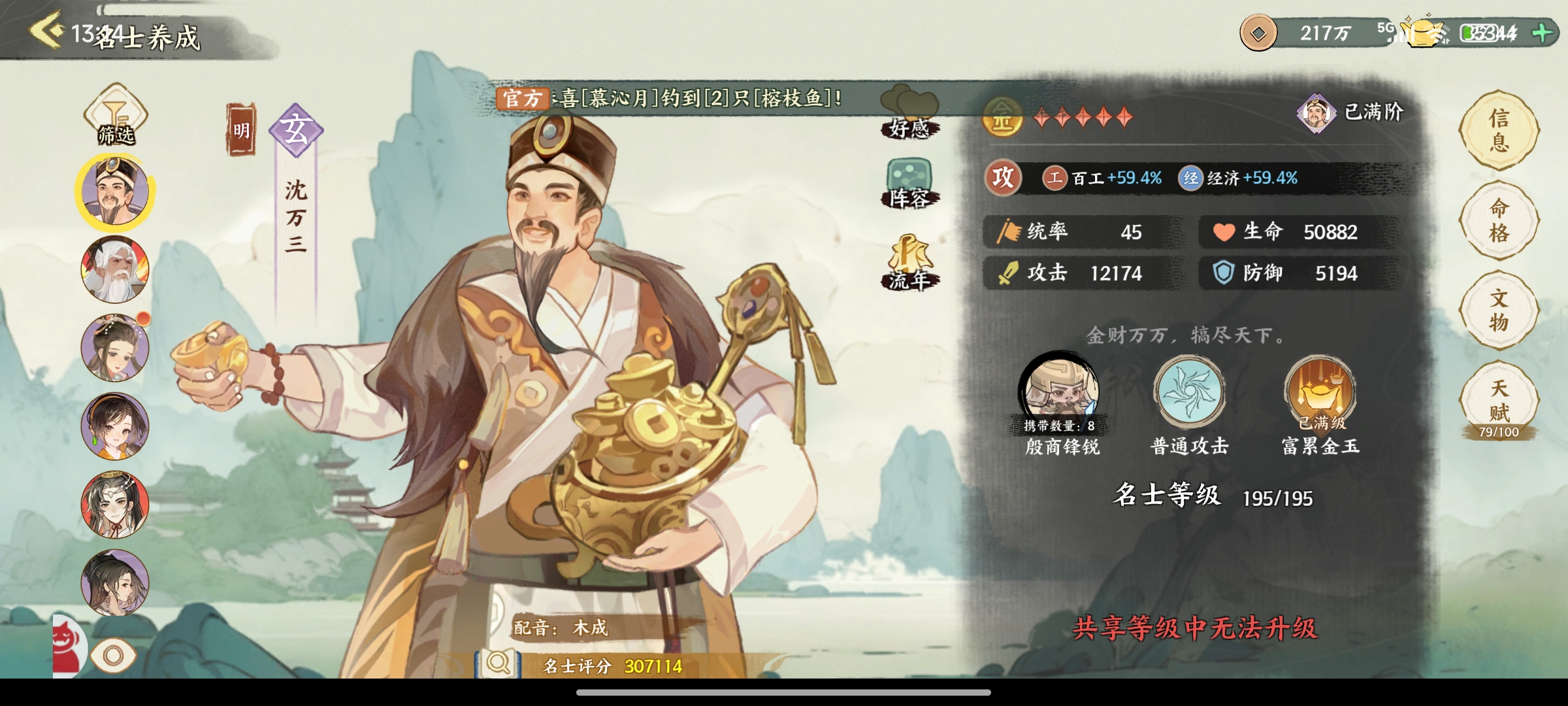Open the red mascot icon
1568x706 pixels.
click(x=67, y=647)
